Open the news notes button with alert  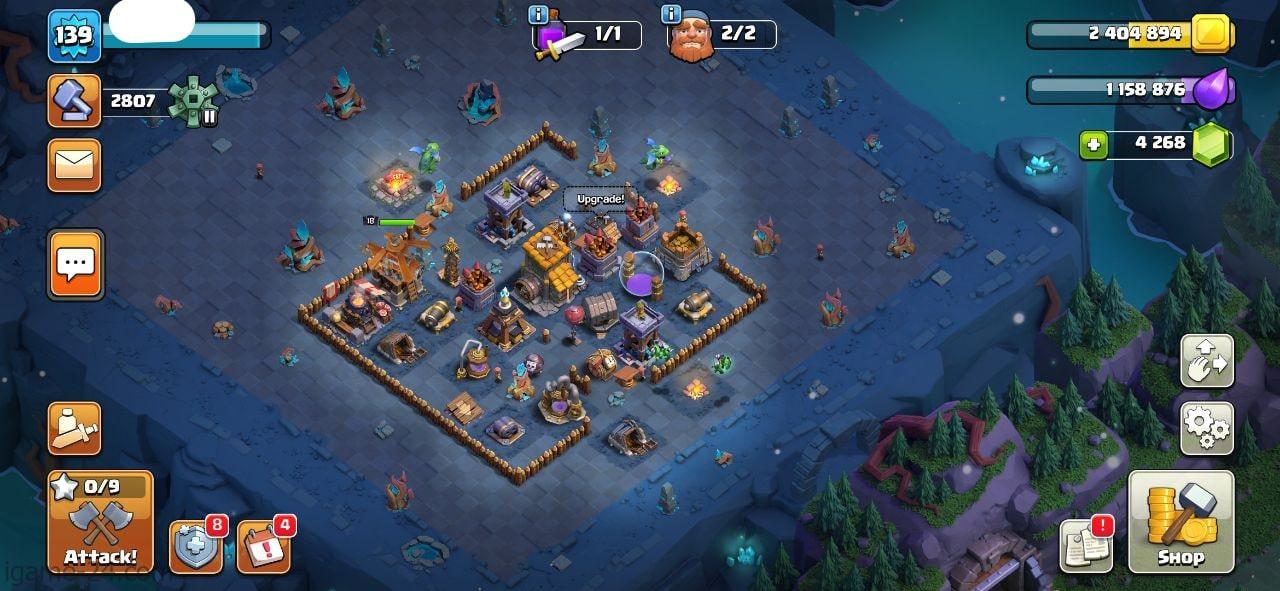(1086, 546)
